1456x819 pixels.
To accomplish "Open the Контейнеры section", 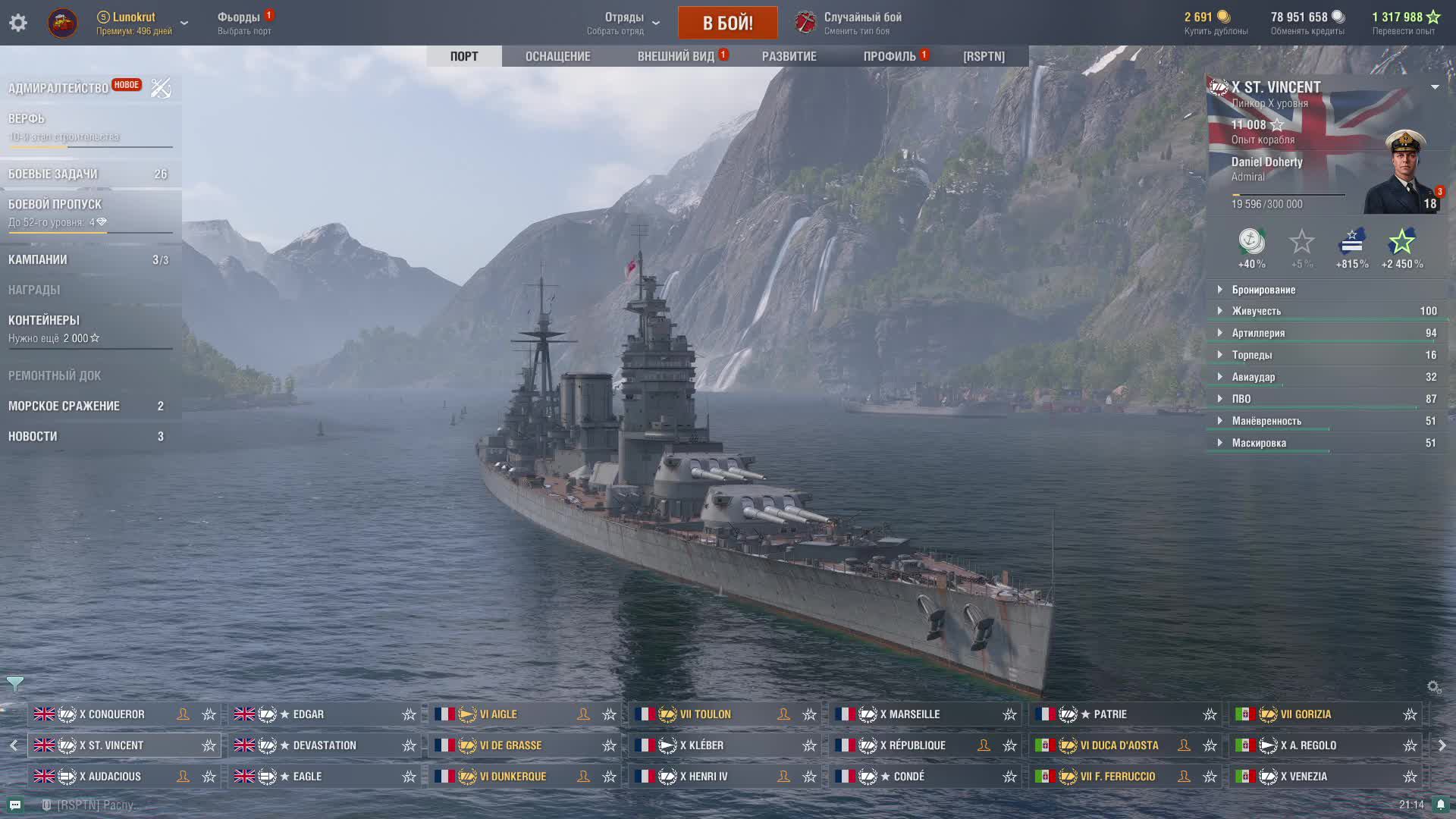I will coord(44,320).
